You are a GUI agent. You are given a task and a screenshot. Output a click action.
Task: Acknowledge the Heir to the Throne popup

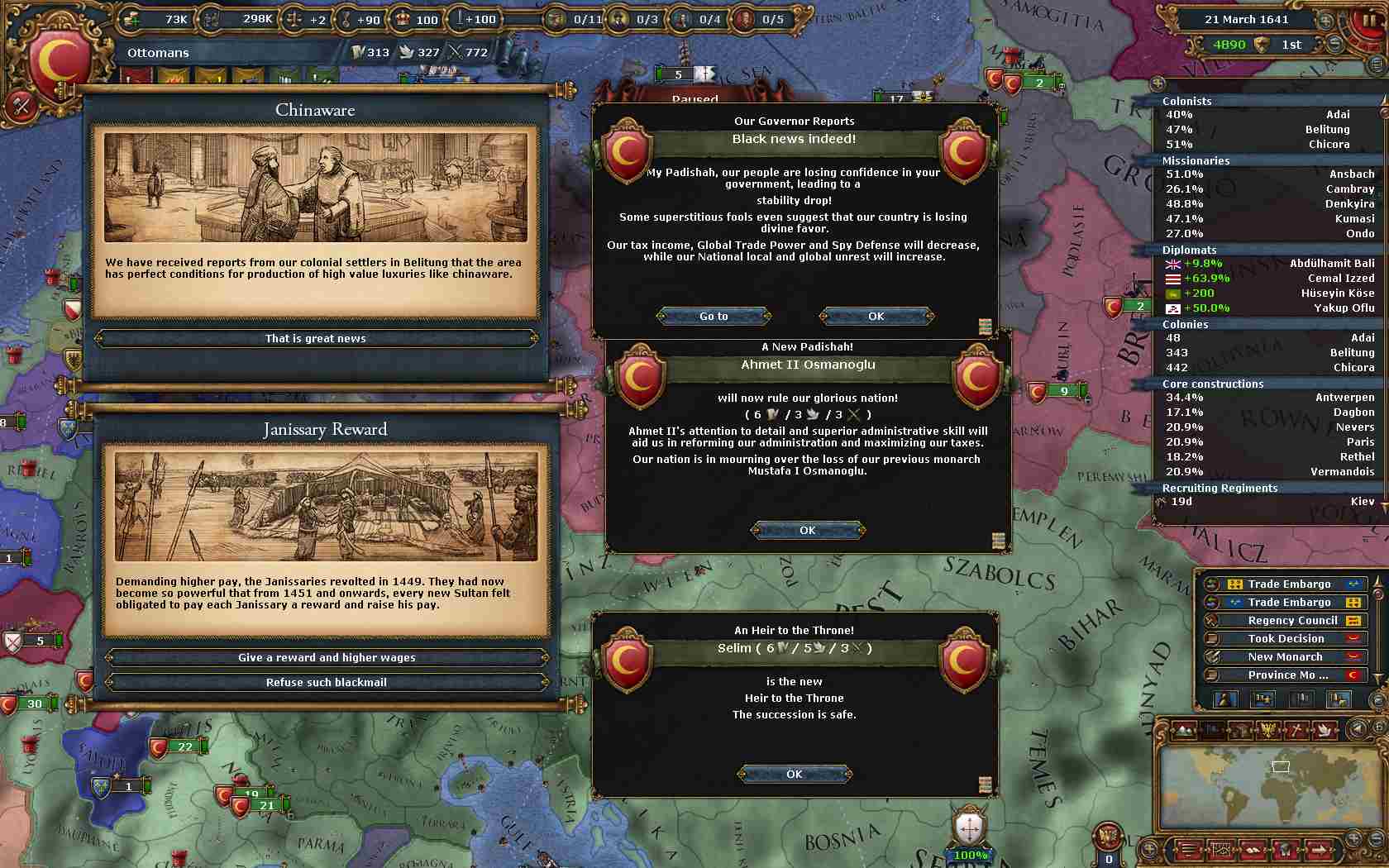click(795, 774)
